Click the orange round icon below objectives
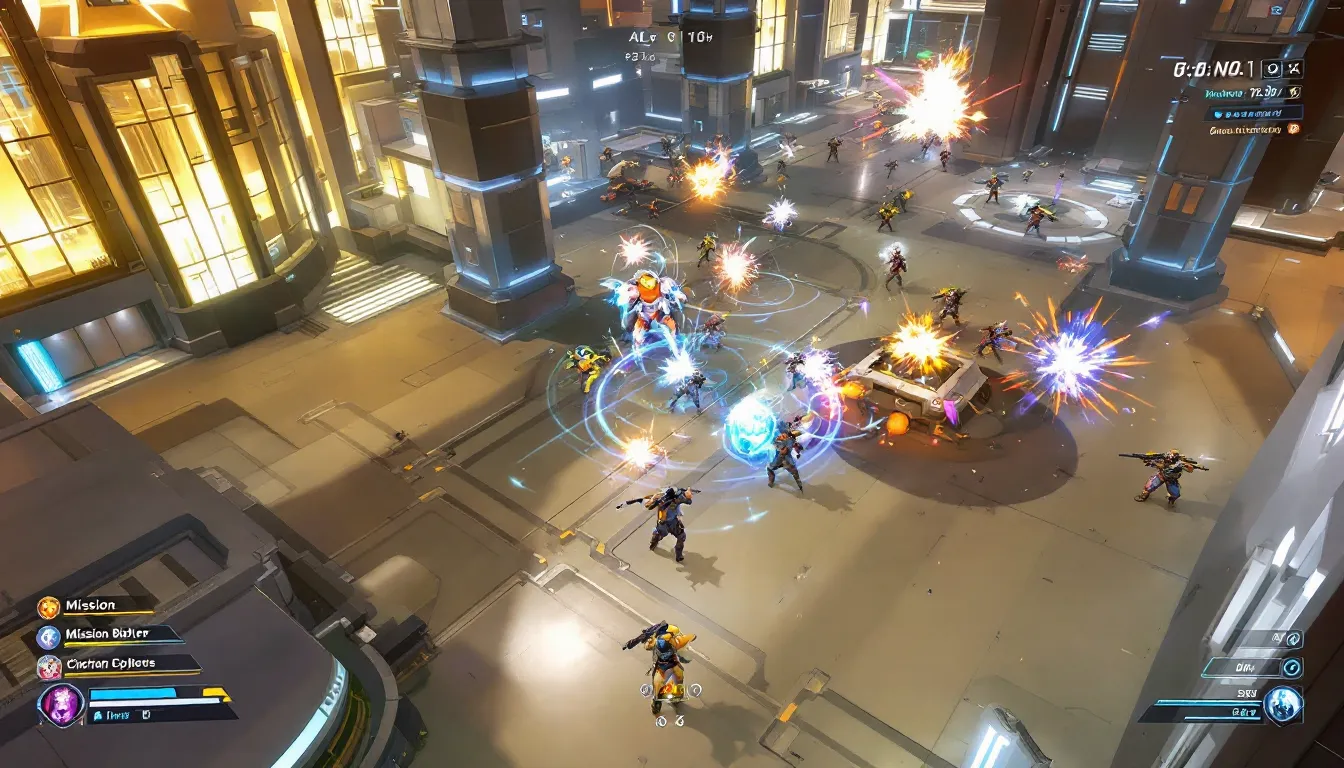 point(1294,128)
